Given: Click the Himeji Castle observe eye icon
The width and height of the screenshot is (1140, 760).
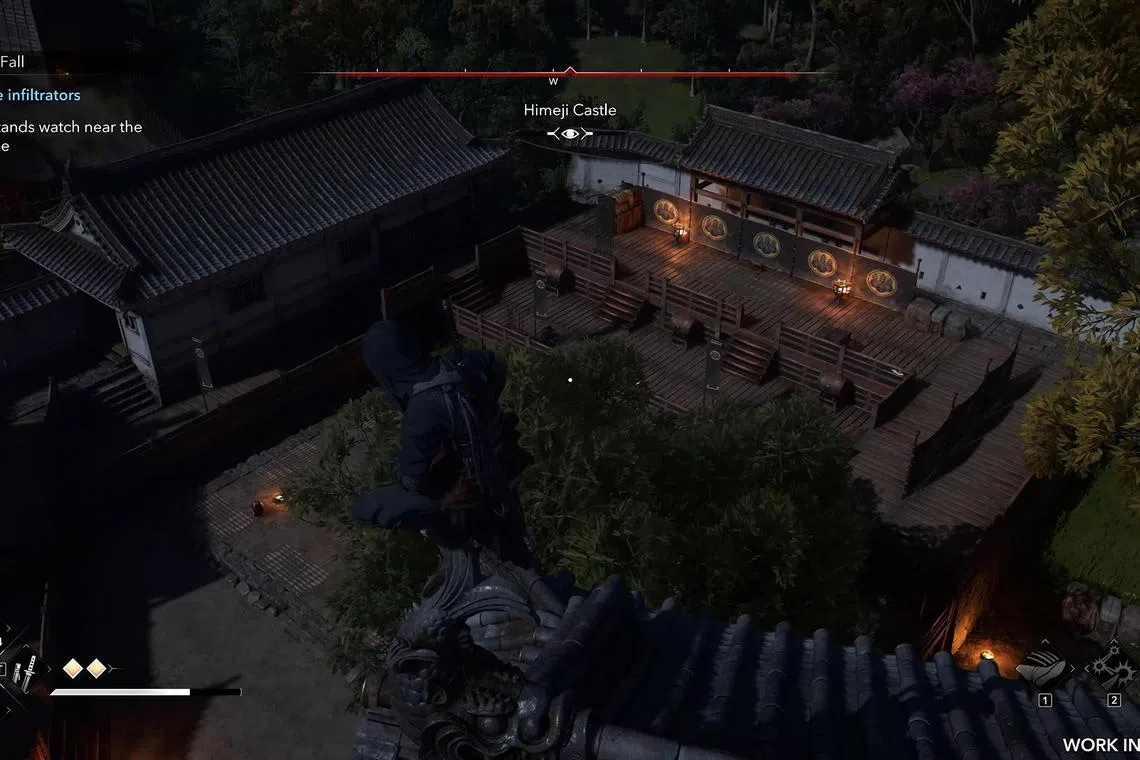Looking at the screenshot, I should point(570,133).
